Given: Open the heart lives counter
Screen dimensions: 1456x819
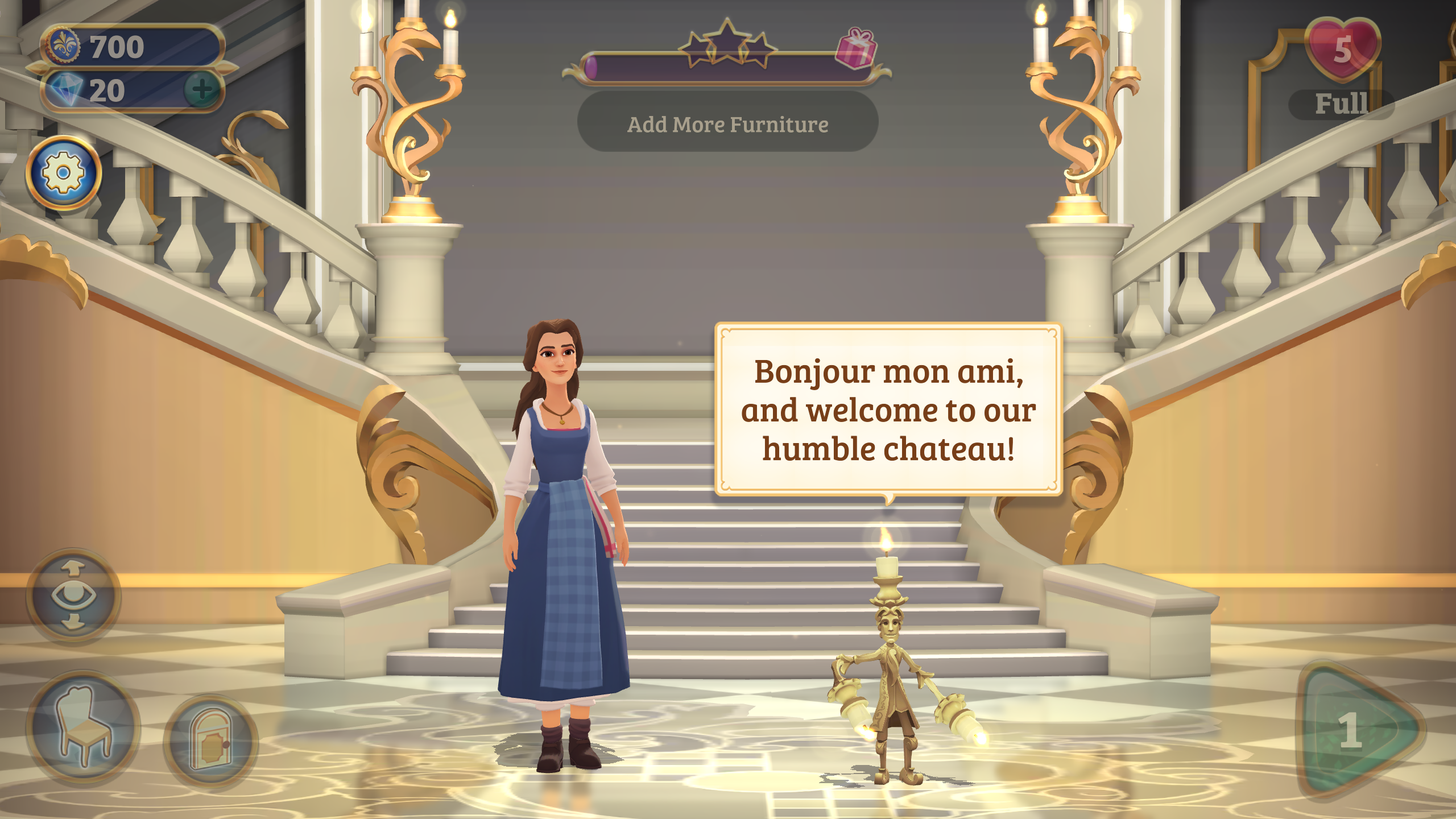Looking at the screenshot, I should pyautogui.click(x=1342, y=50).
